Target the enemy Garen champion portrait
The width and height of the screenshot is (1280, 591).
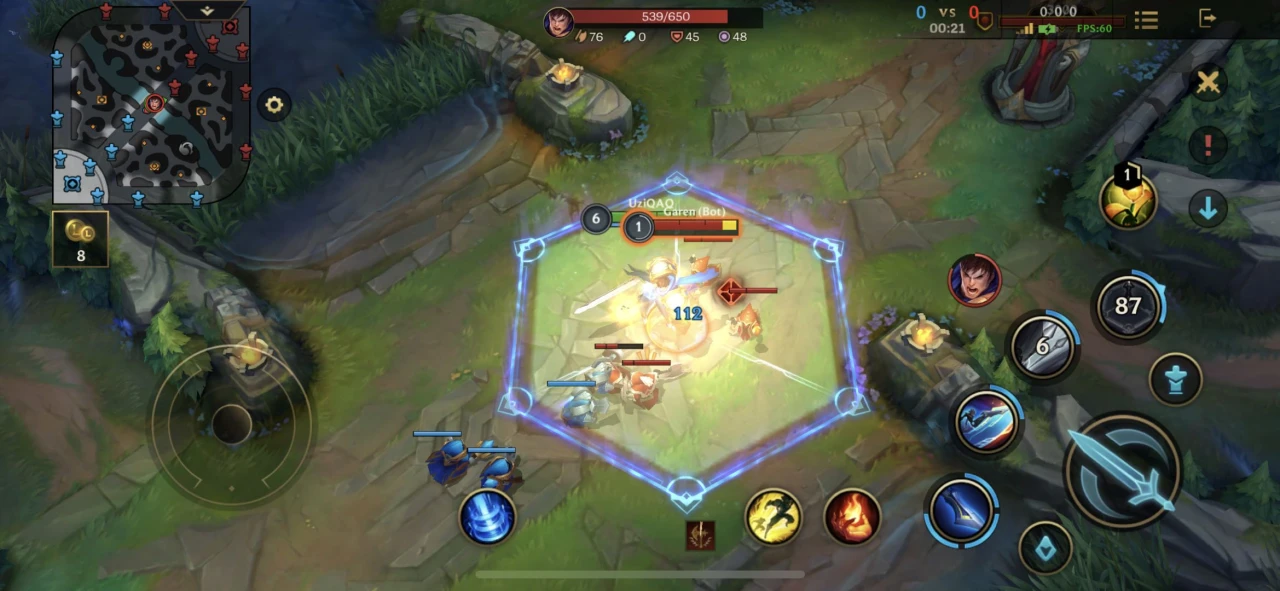point(975,280)
